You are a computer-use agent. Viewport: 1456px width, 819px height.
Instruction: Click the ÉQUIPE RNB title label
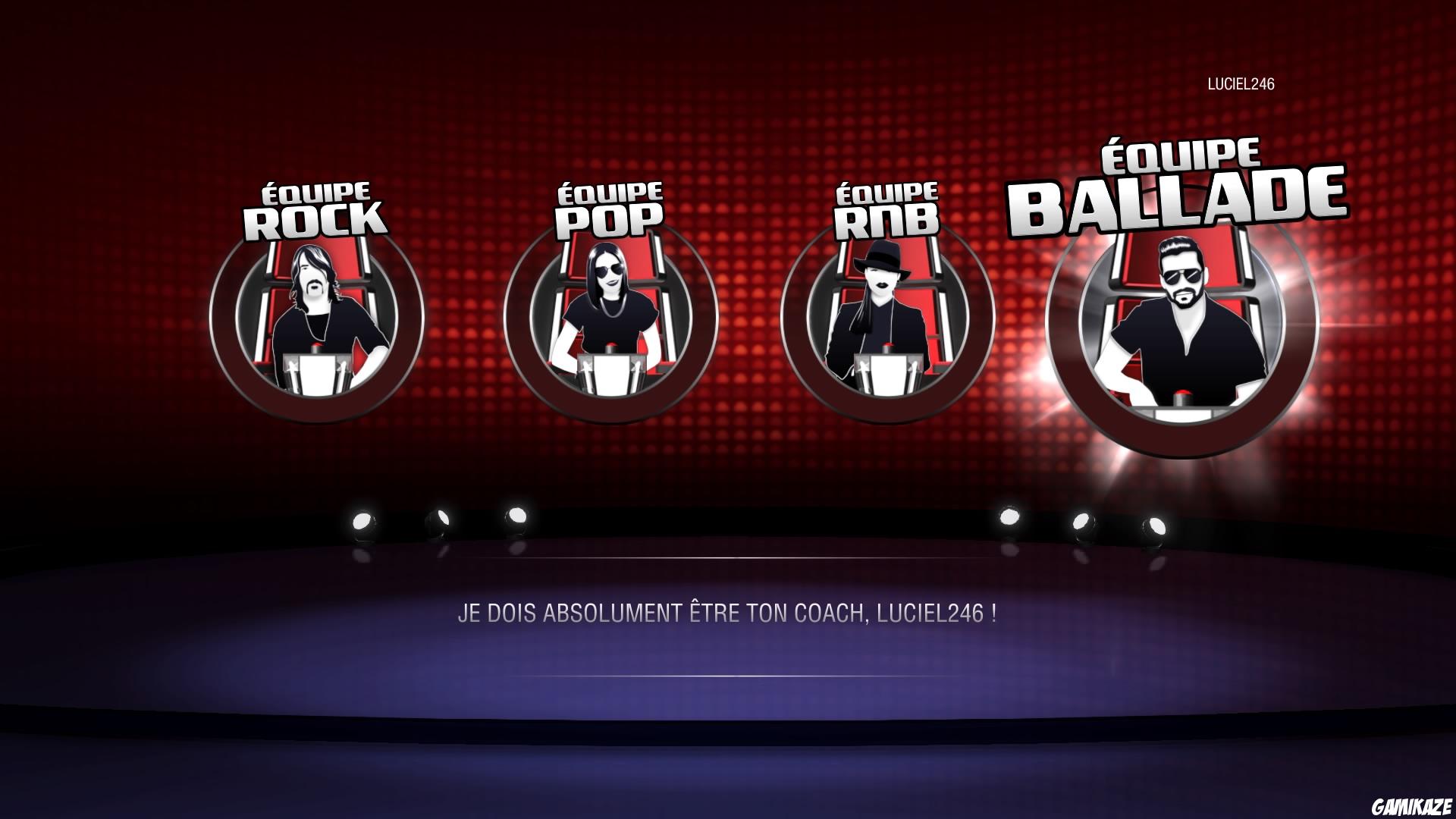click(x=886, y=205)
